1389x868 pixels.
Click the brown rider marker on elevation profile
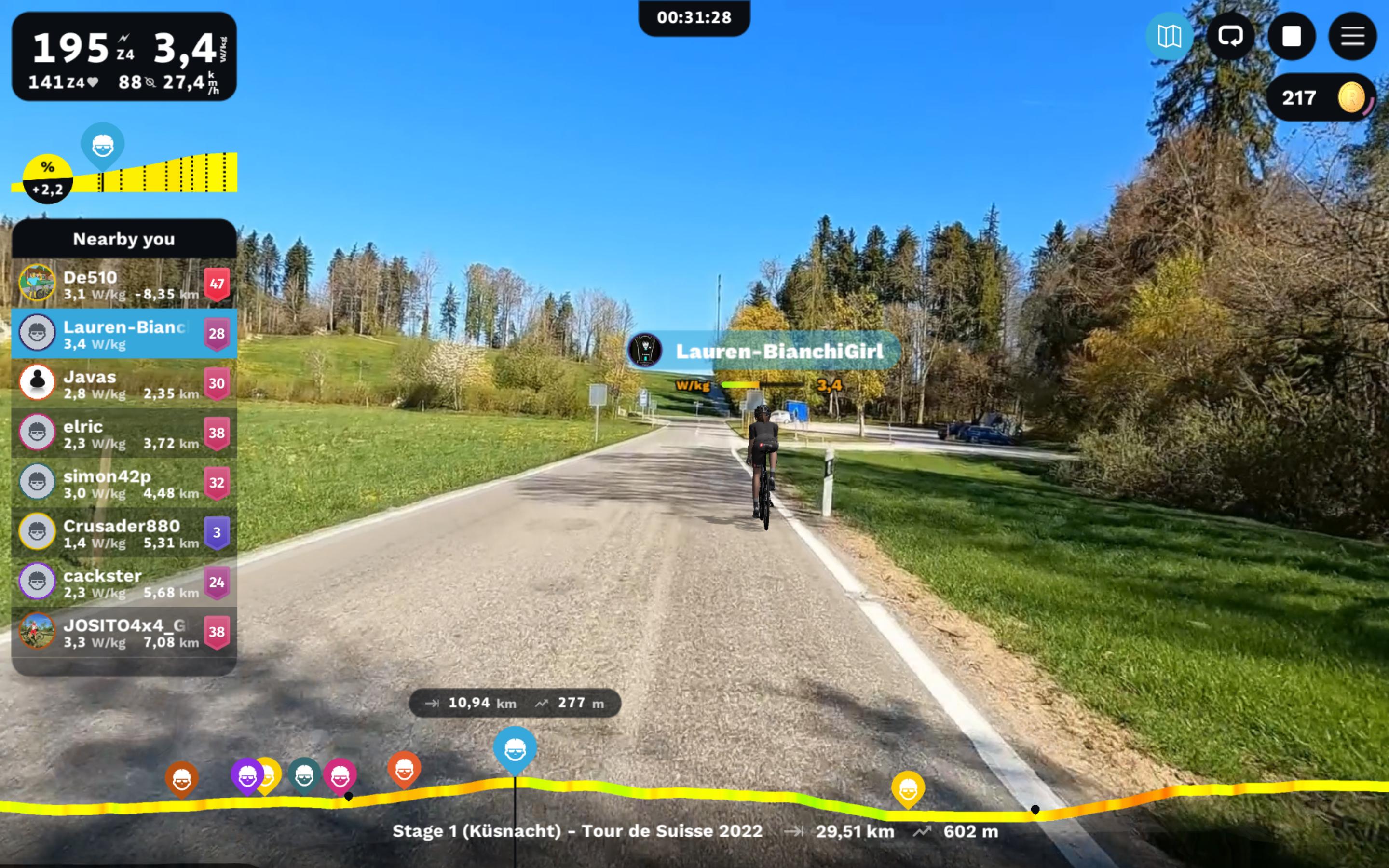pyautogui.click(x=182, y=778)
